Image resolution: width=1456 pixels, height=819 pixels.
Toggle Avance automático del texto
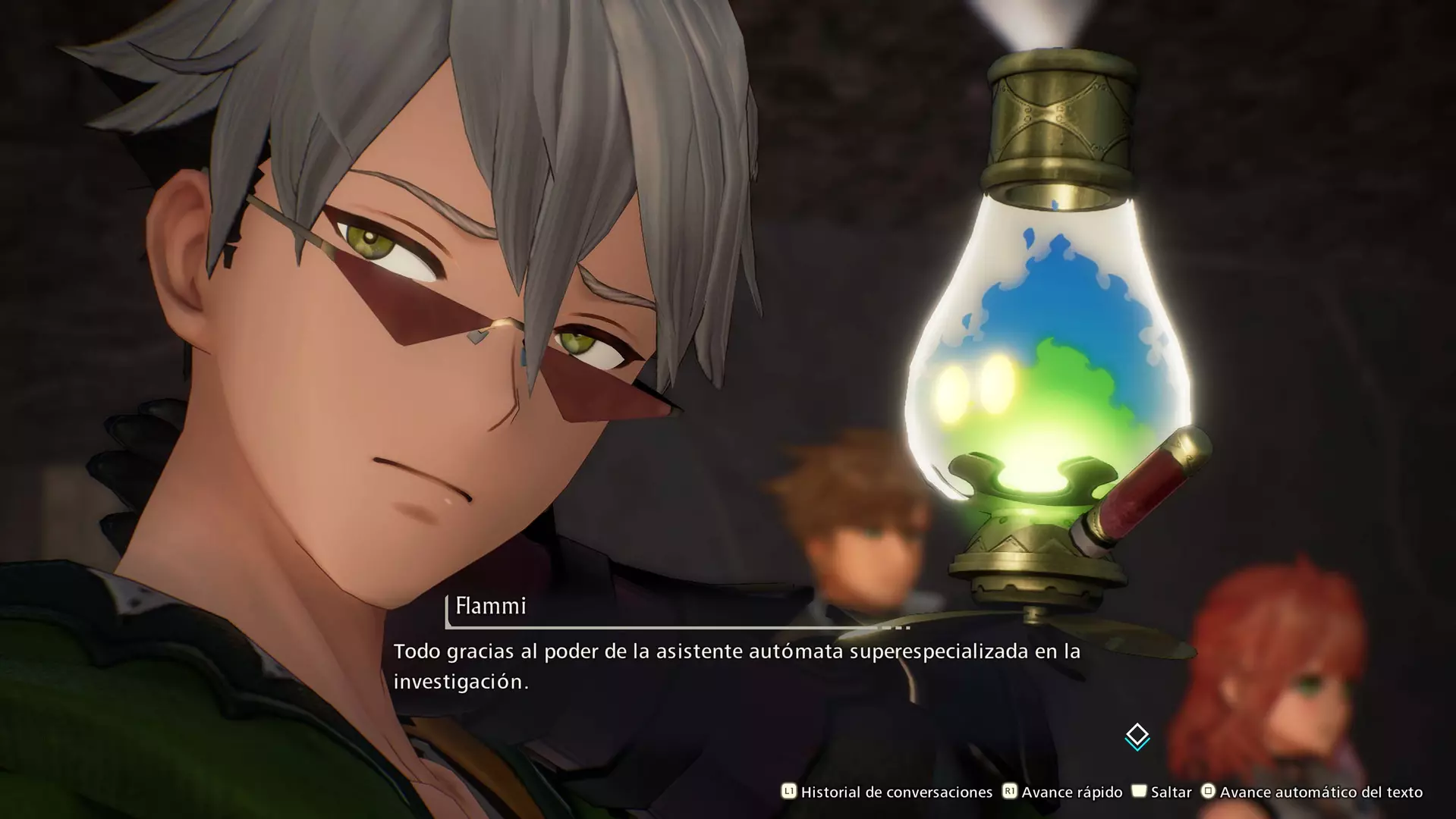(x=1311, y=792)
